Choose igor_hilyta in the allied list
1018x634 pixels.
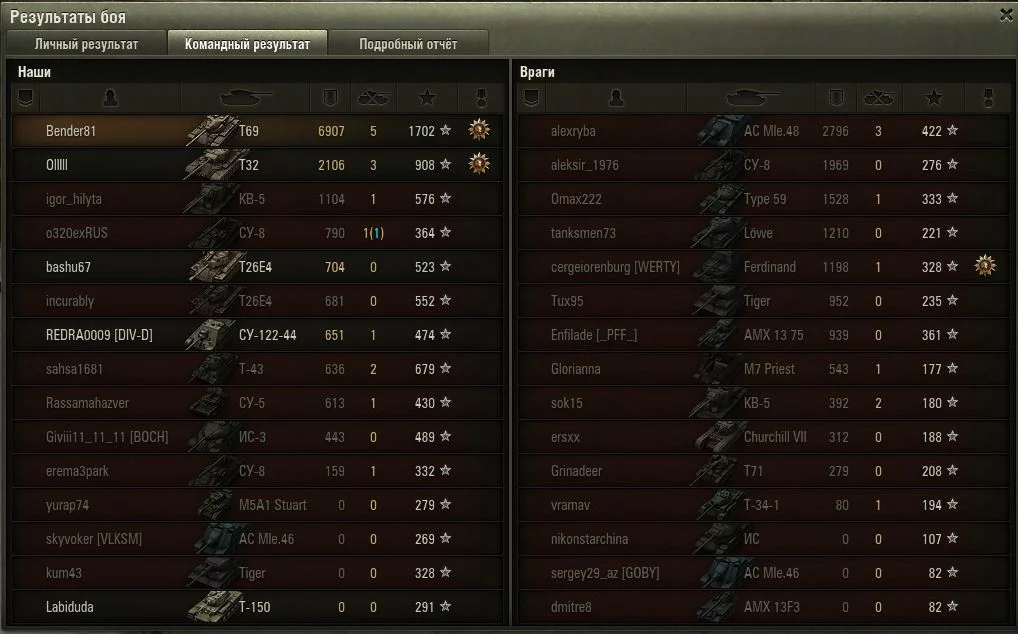point(74,199)
